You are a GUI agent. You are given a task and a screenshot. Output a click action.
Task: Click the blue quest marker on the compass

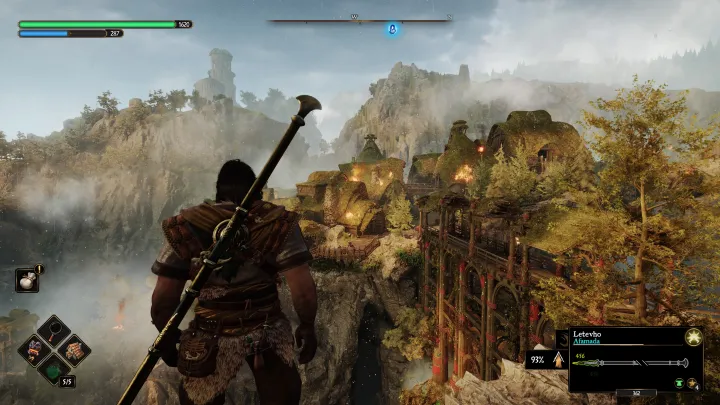tap(393, 30)
